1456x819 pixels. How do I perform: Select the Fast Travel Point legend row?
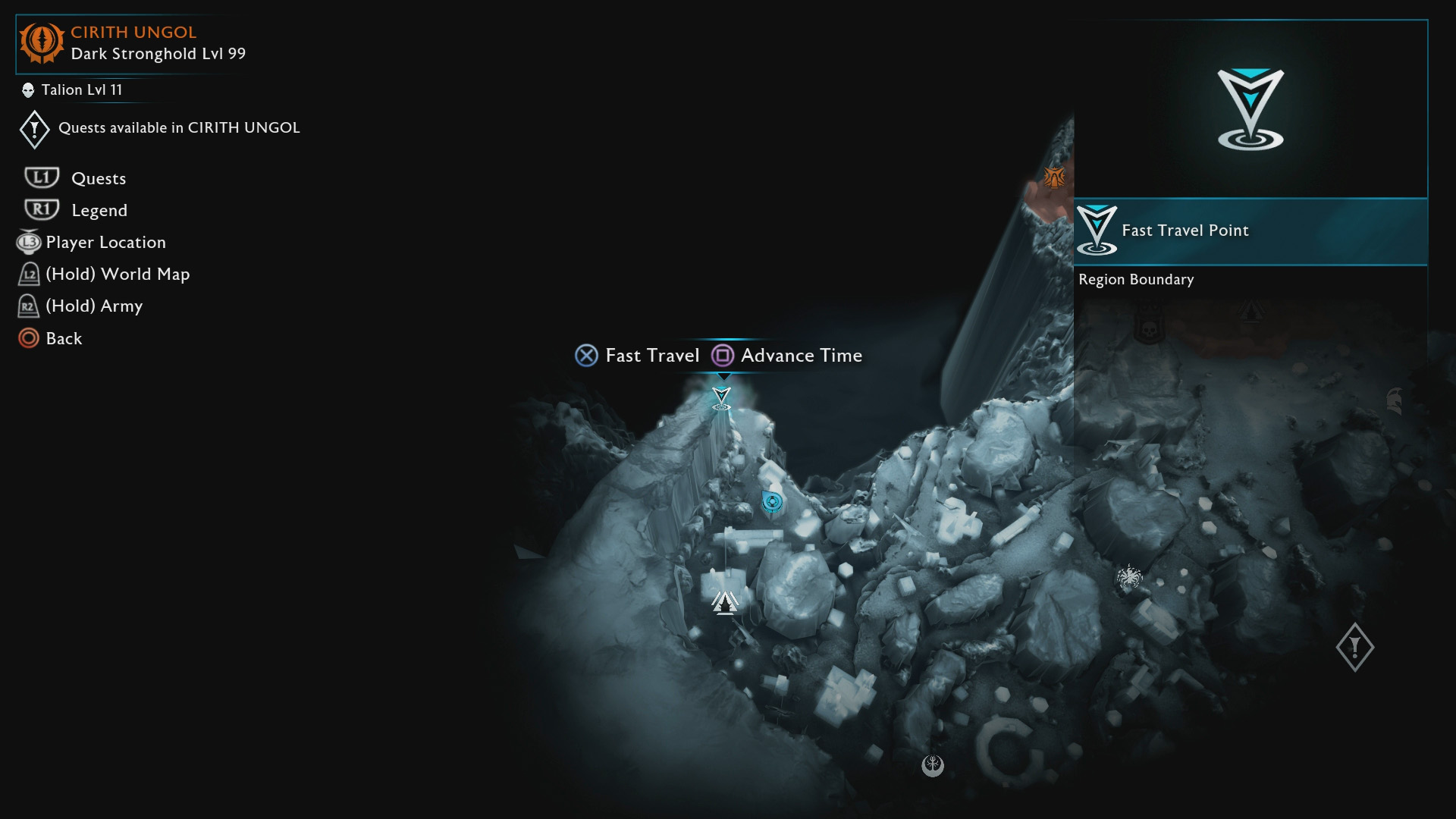(x=1250, y=231)
